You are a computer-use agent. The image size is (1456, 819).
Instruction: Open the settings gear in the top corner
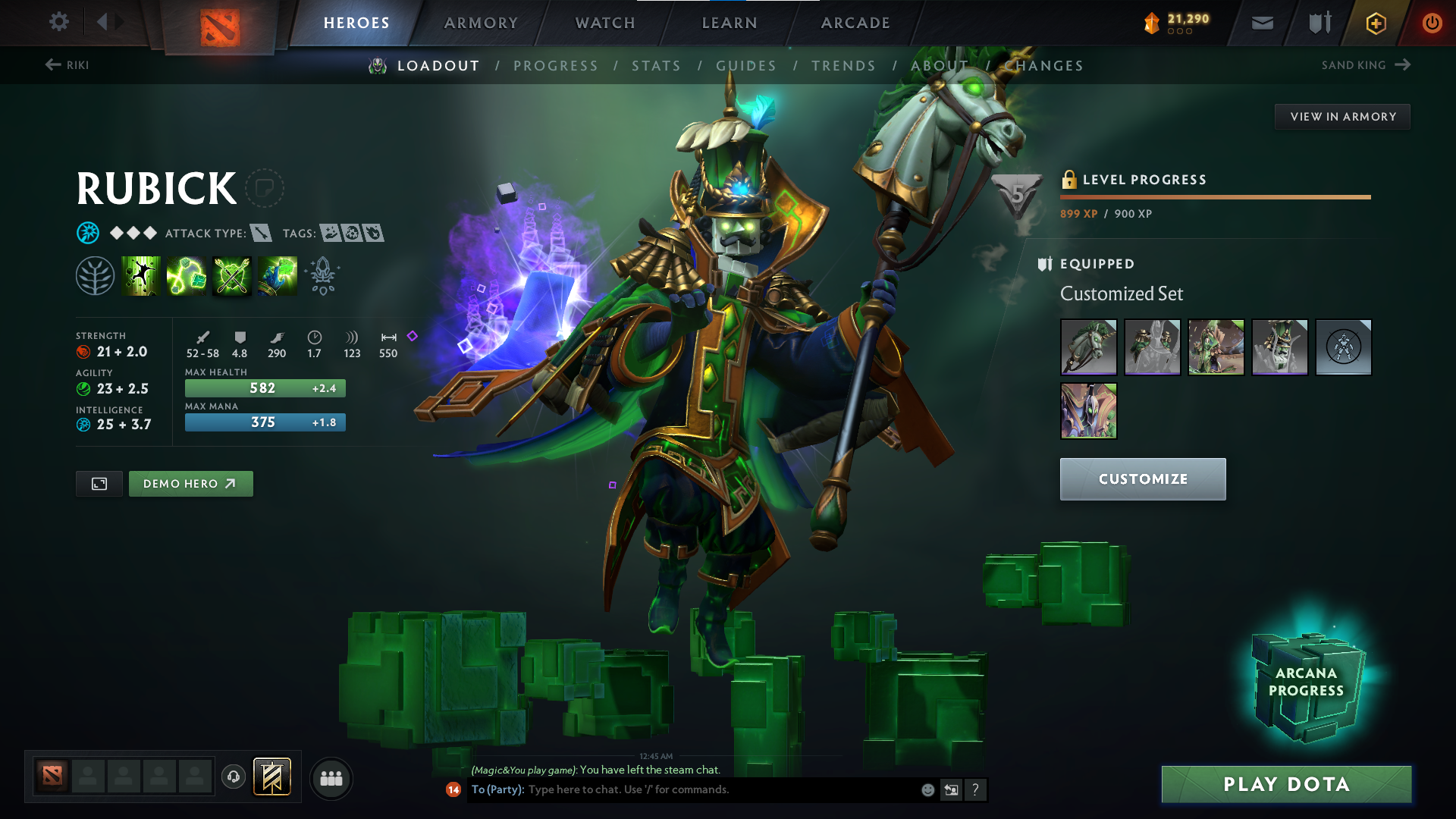click(59, 23)
